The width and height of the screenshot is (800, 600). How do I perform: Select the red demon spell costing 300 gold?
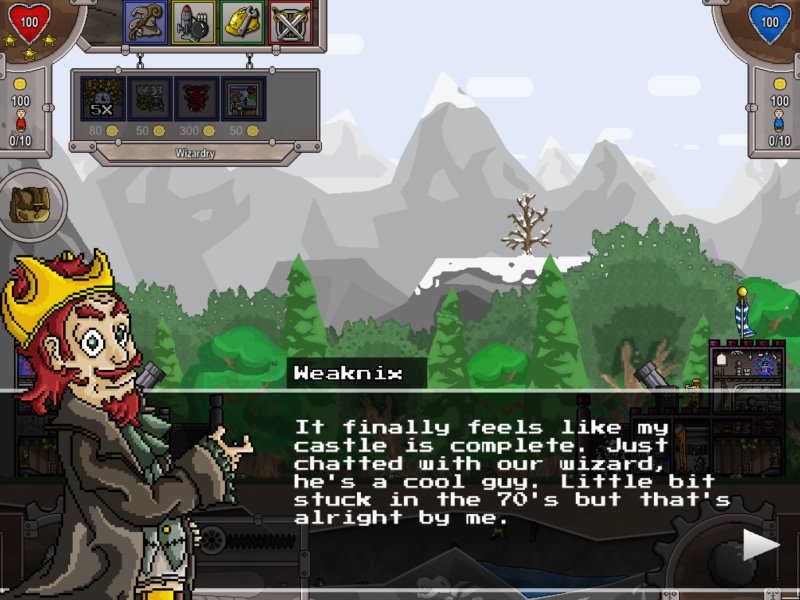pos(196,99)
